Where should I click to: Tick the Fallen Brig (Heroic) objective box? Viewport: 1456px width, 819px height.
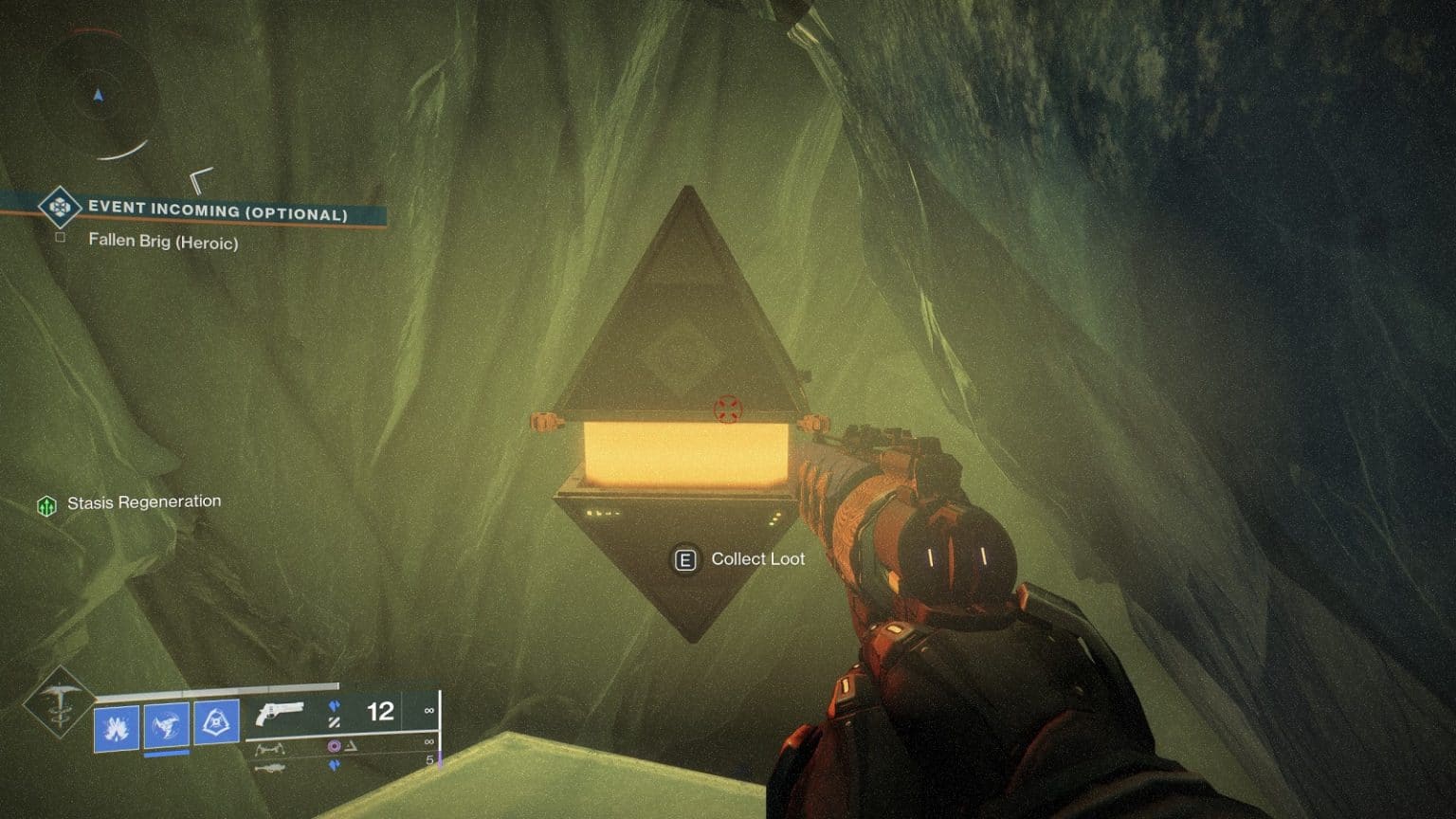click(x=61, y=237)
